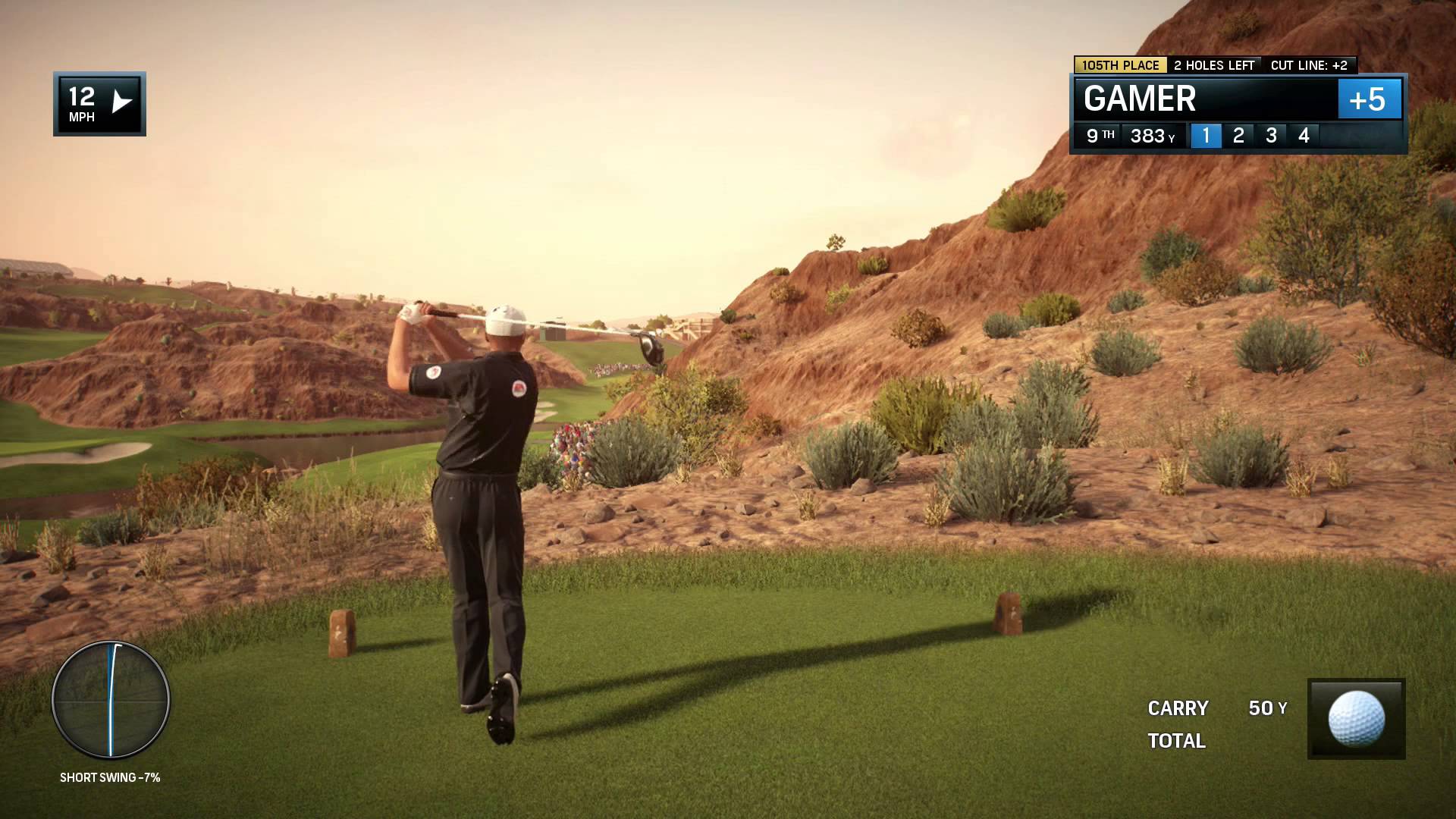Image resolution: width=1456 pixels, height=819 pixels.
Task: Choose round 3 on the scoreboard
Action: (x=1271, y=136)
